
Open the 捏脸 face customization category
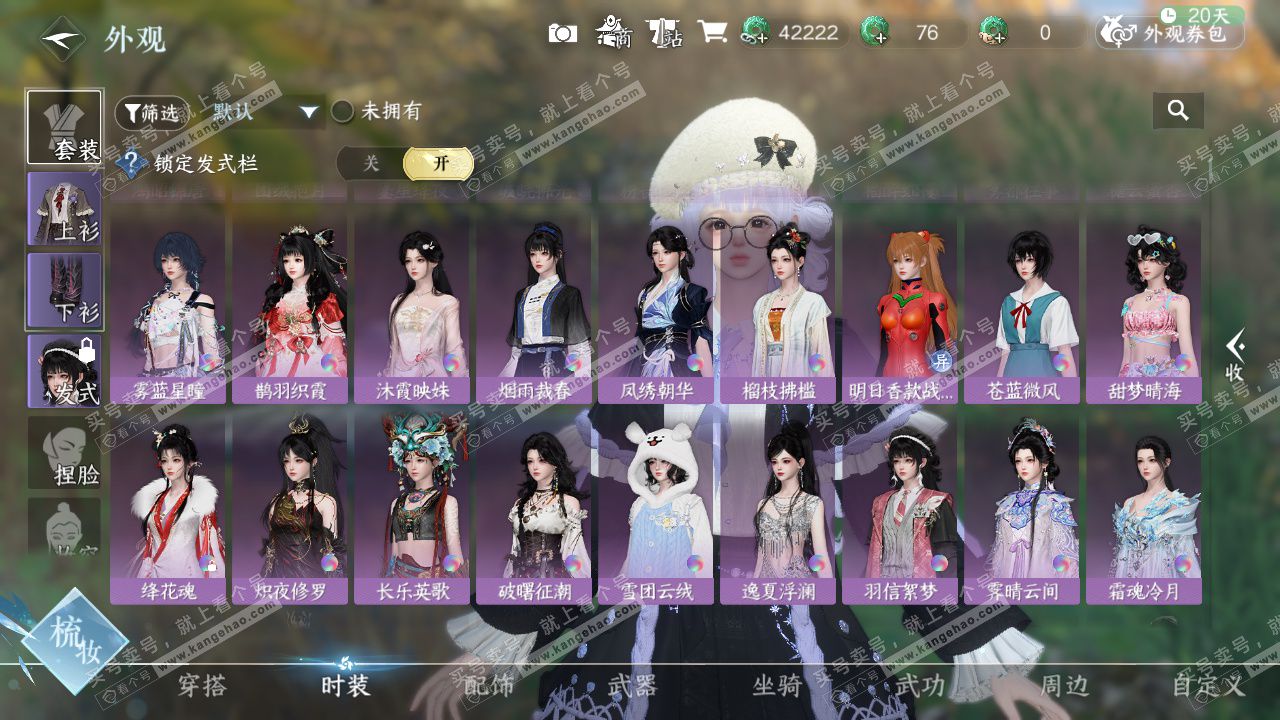64,453
